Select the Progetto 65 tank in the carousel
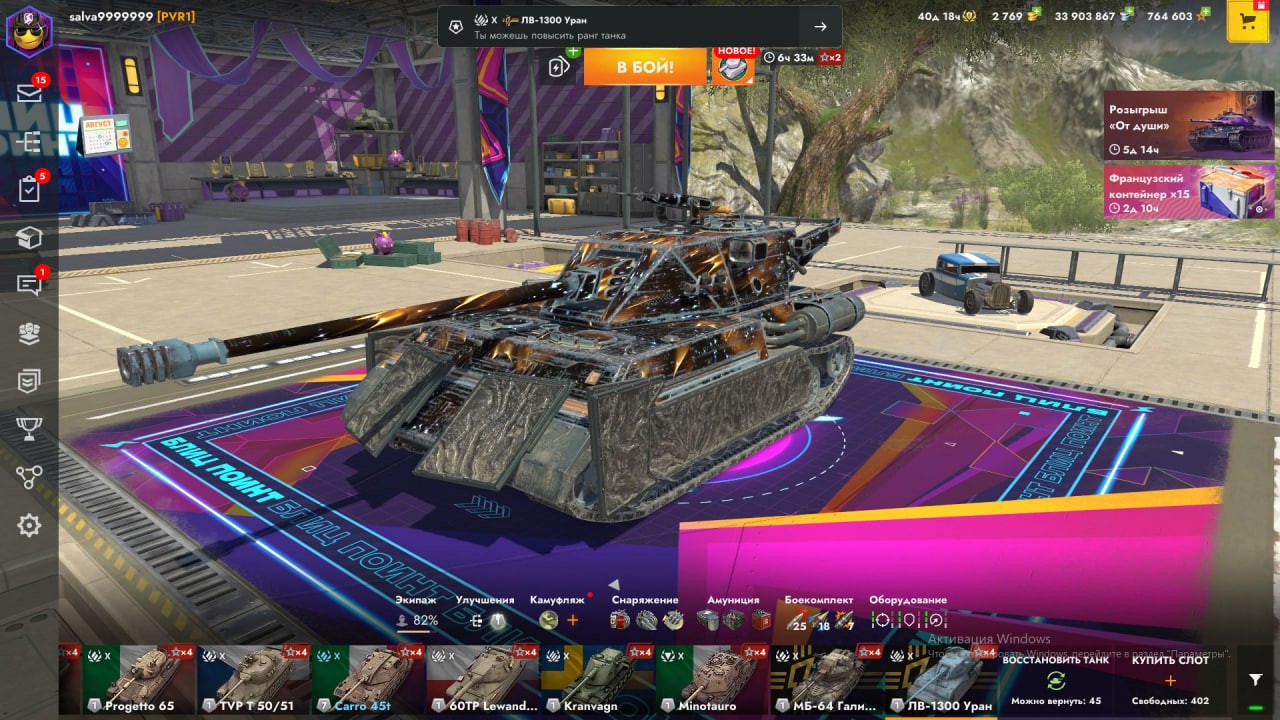This screenshot has width=1280, height=720. 139,680
